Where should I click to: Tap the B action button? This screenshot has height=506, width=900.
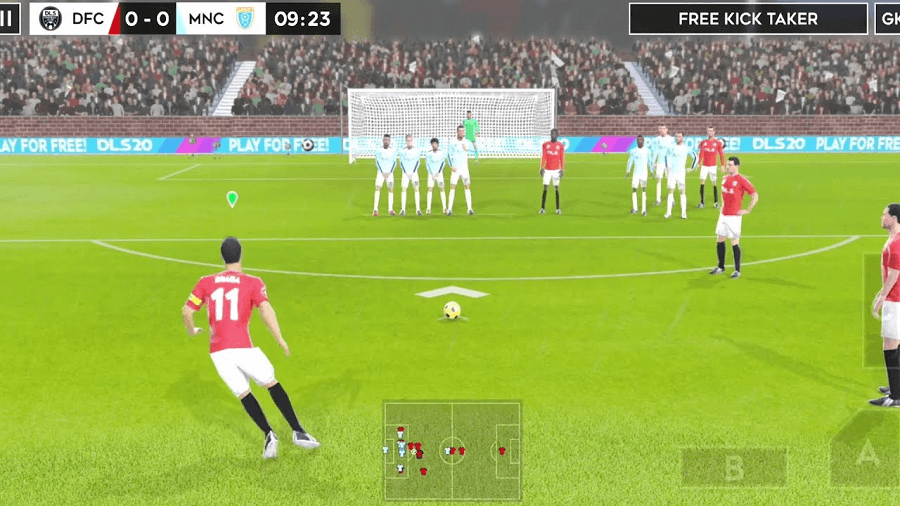point(734,467)
